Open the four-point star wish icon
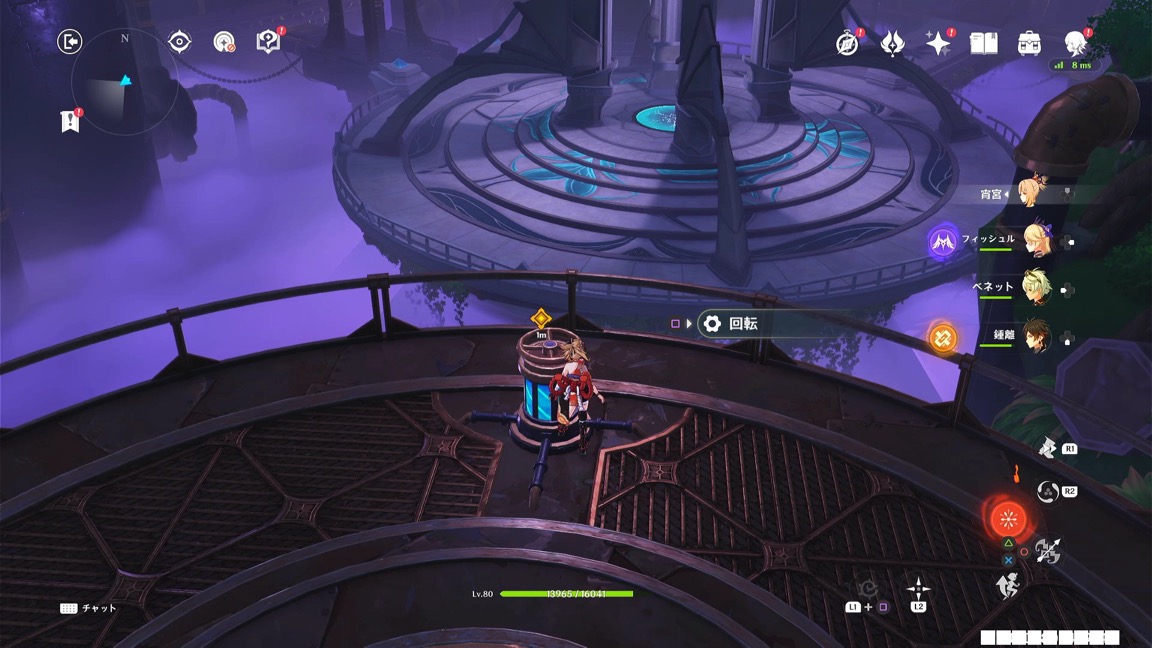1152x648 pixels. pos(938,43)
